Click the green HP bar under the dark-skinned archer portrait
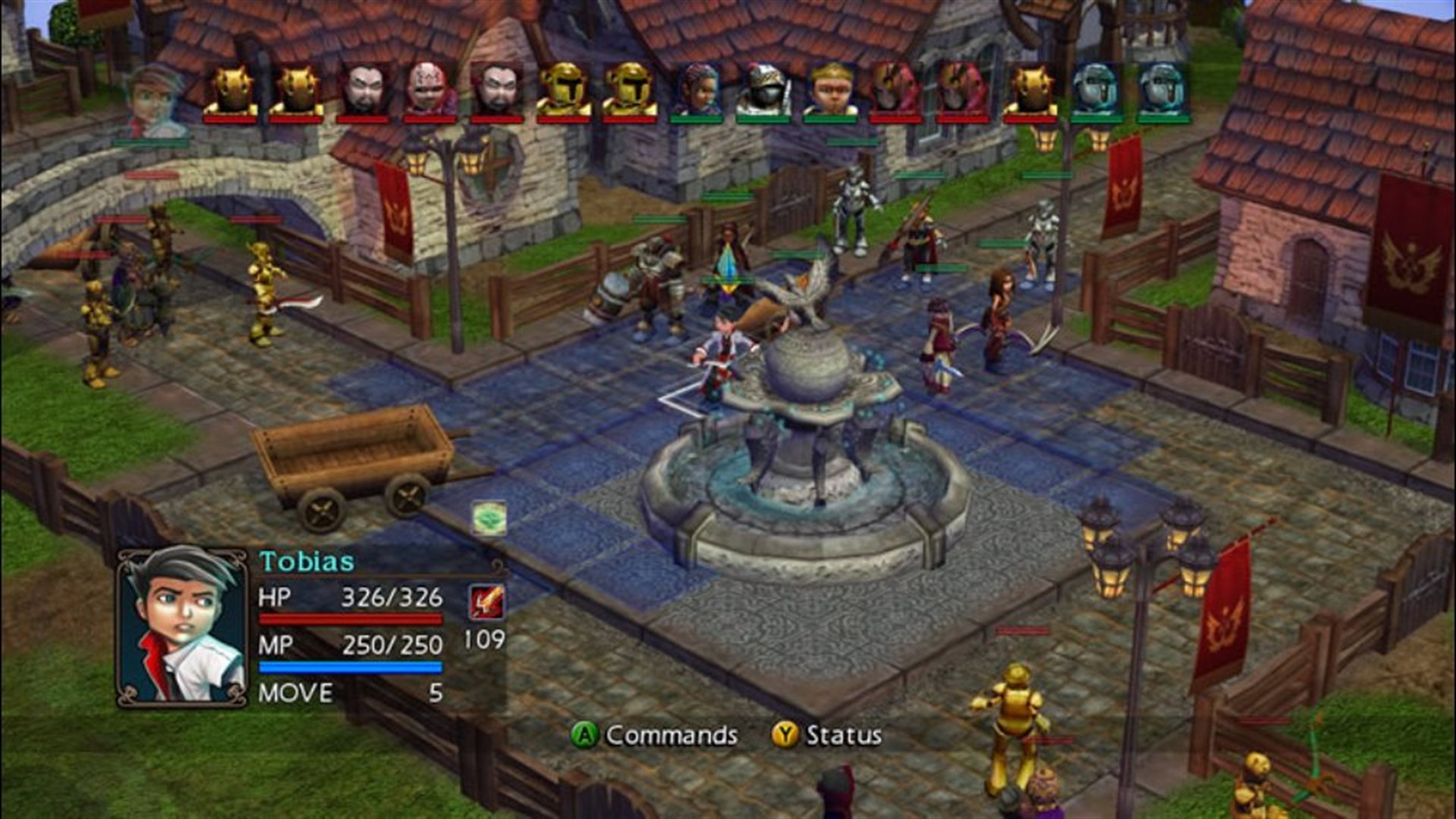This screenshot has width=1456, height=819. [x=698, y=120]
